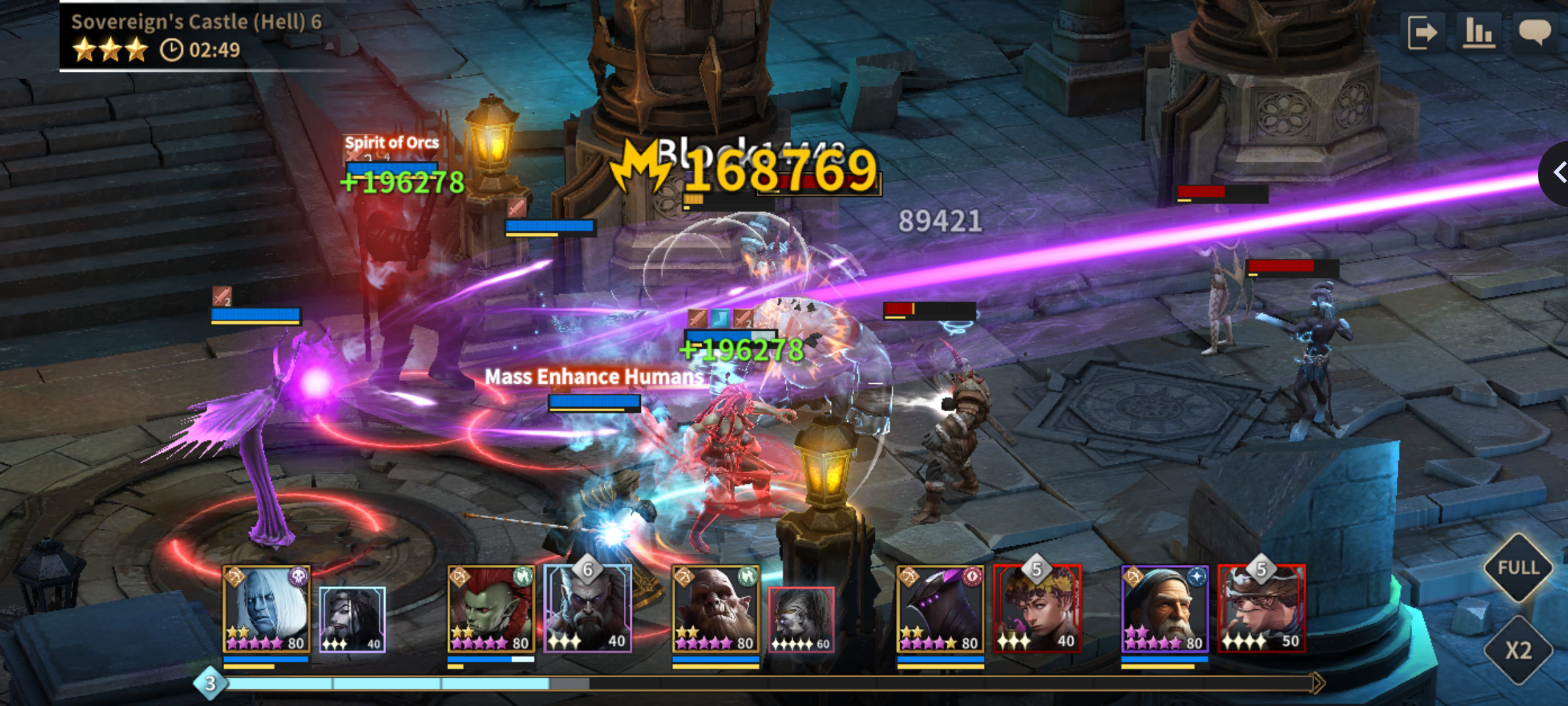Activate the laurel-crowned youth card costing 5

coord(1037,609)
